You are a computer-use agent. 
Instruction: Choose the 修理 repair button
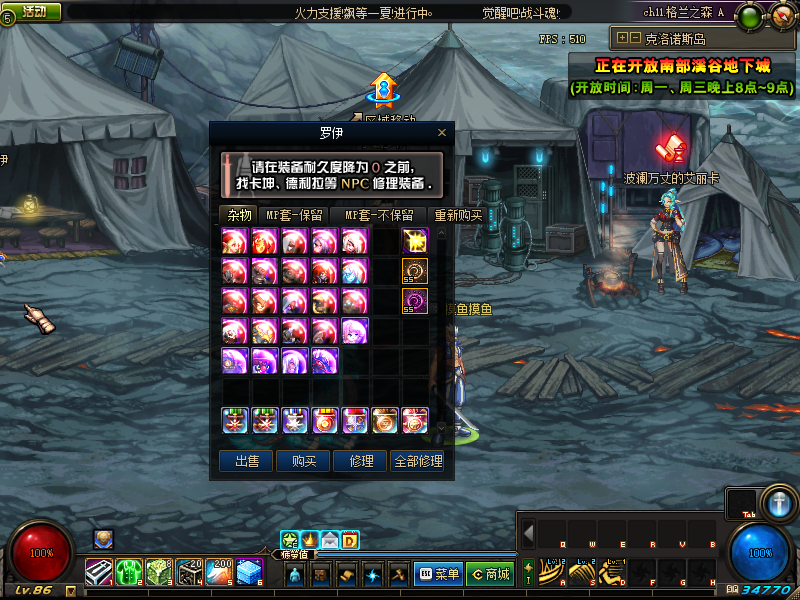pos(361,461)
